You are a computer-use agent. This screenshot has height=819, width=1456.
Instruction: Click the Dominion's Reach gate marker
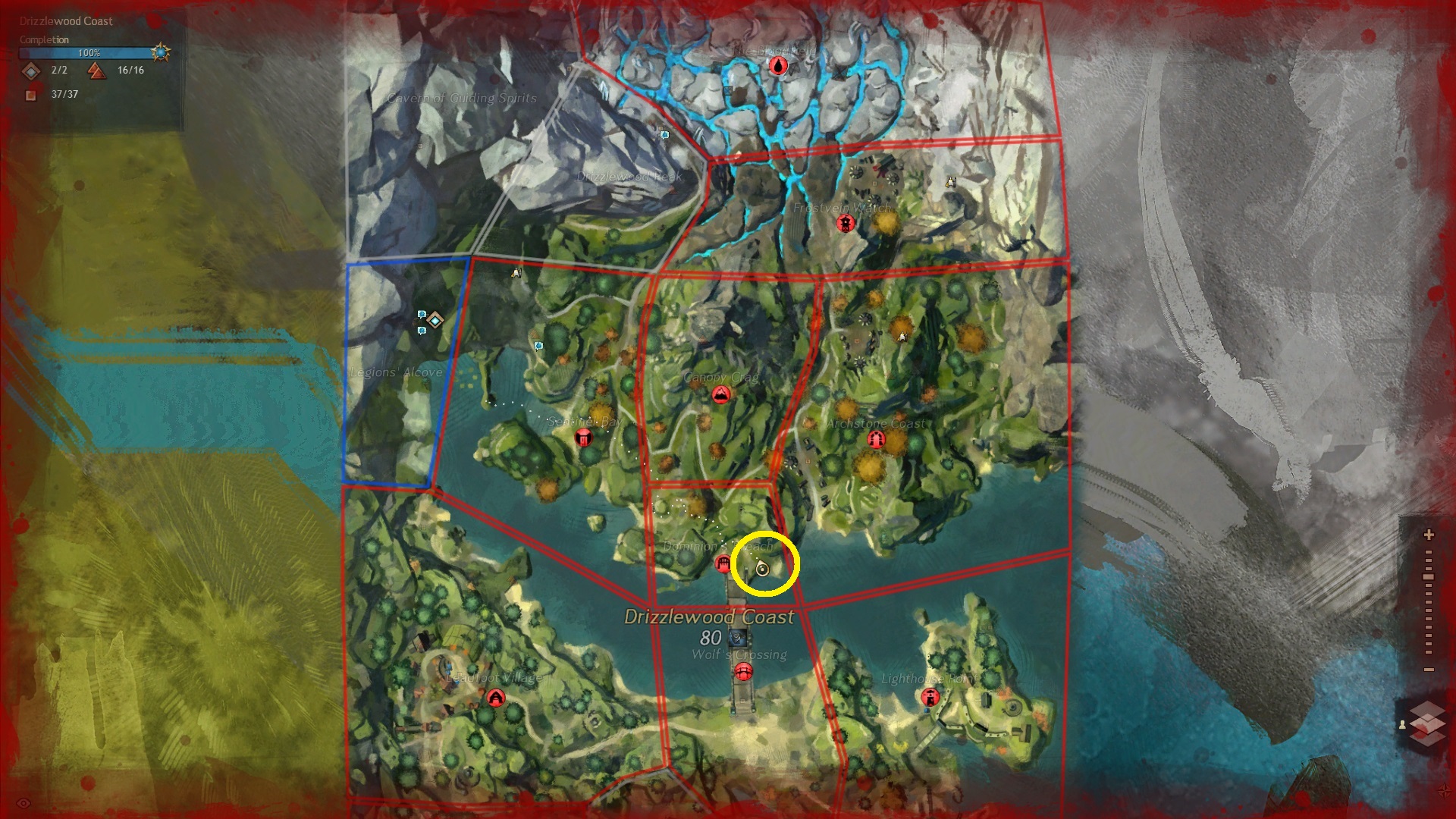[723, 563]
